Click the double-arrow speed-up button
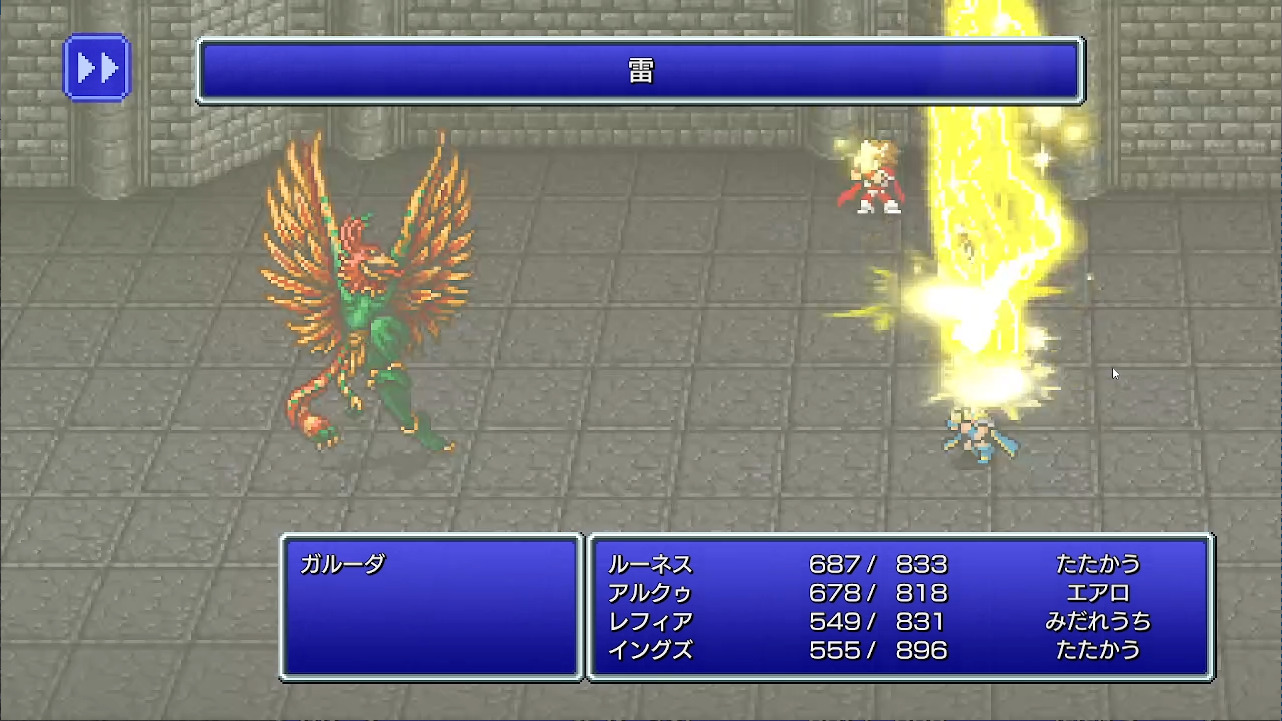The height and width of the screenshot is (721, 1282). point(97,67)
